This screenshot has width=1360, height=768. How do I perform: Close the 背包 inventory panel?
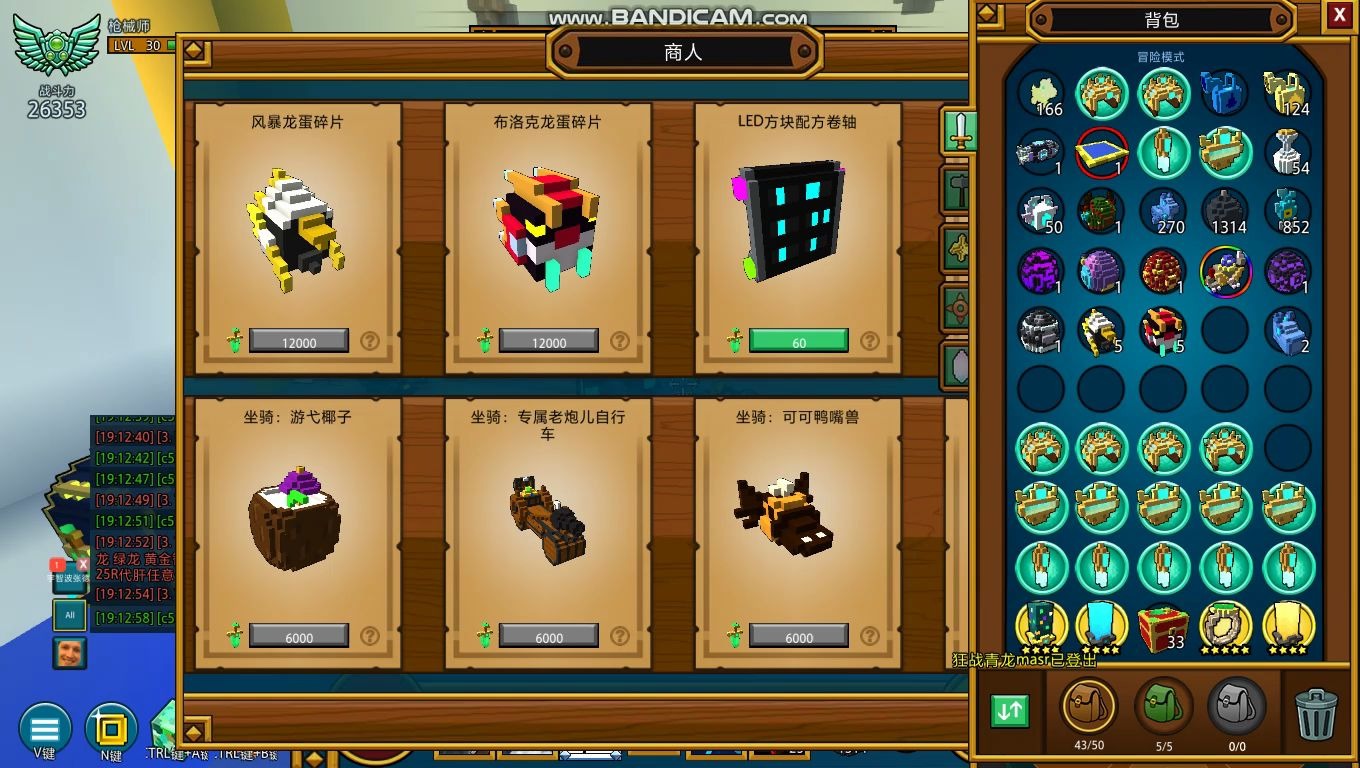point(1339,15)
